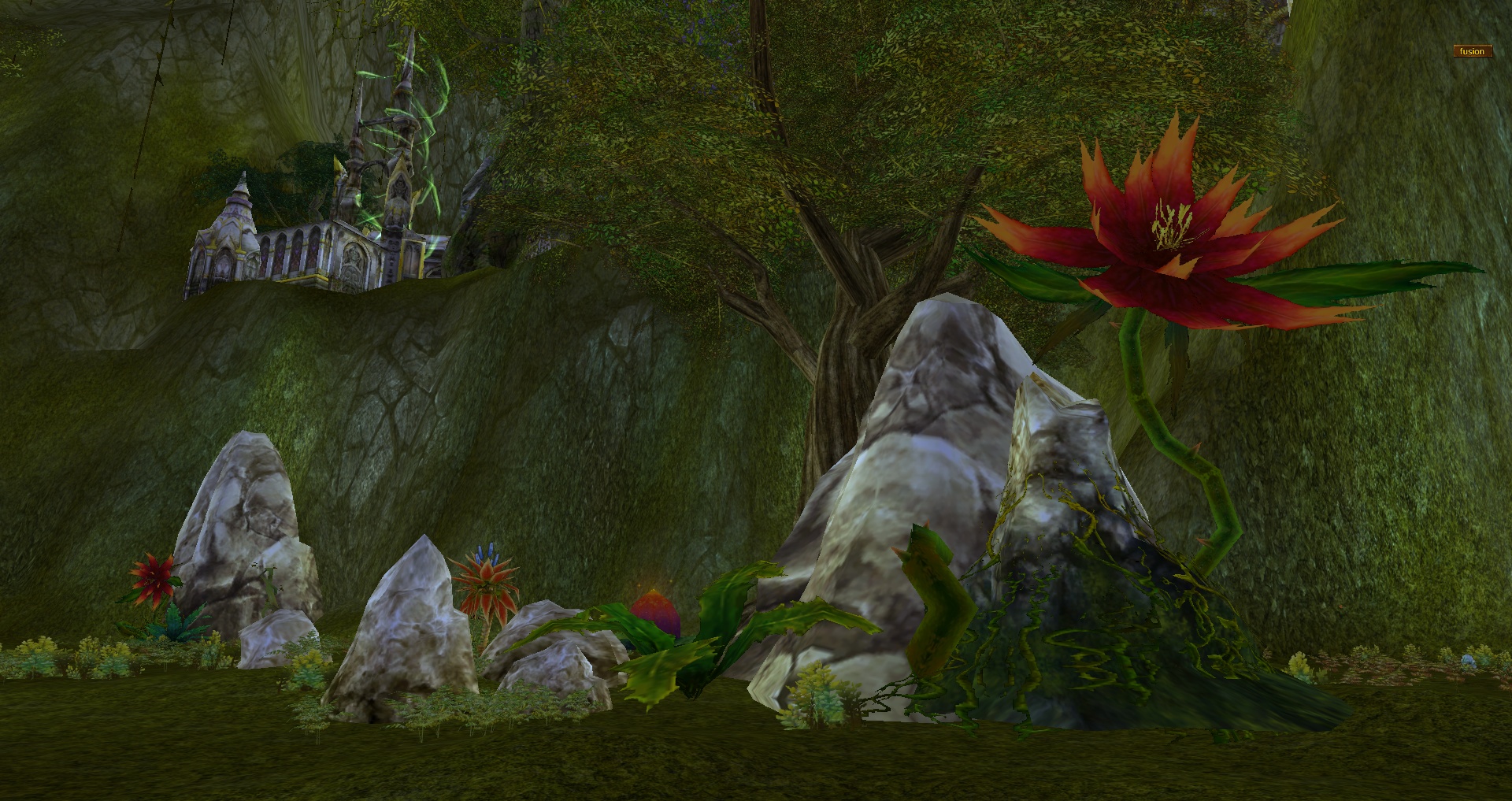Click the small "fusion" button
Viewport: 1512px width, 801px height.
click(1471, 52)
